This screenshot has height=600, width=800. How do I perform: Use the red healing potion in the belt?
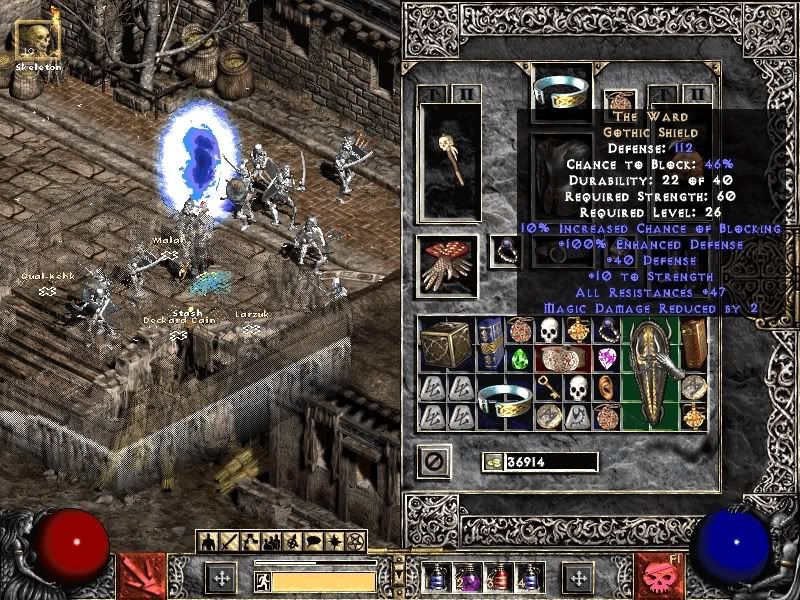click(x=498, y=577)
